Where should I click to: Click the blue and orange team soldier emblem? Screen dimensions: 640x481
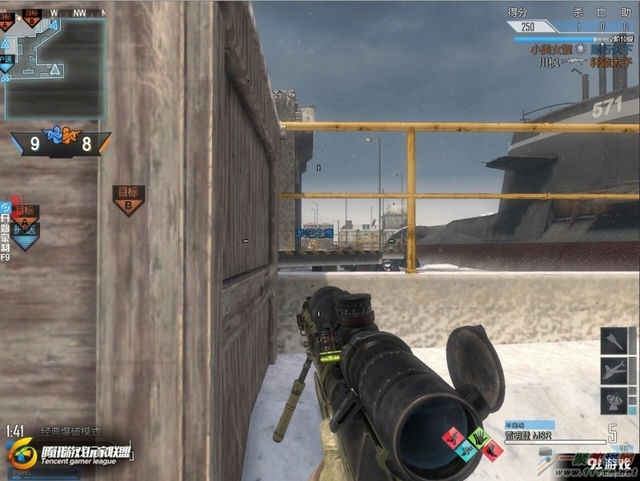click(x=61, y=133)
